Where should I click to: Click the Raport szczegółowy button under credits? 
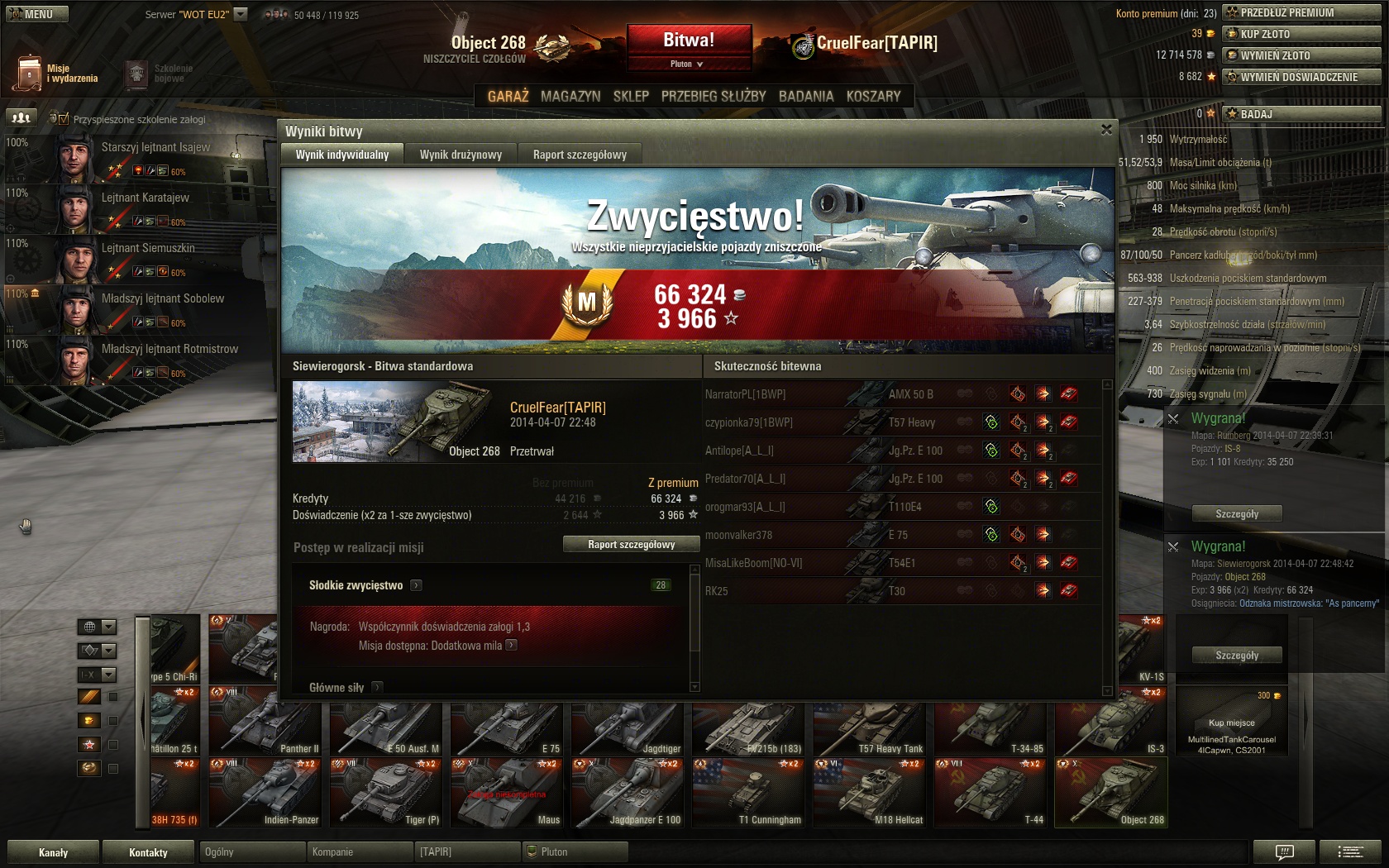pos(631,544)
